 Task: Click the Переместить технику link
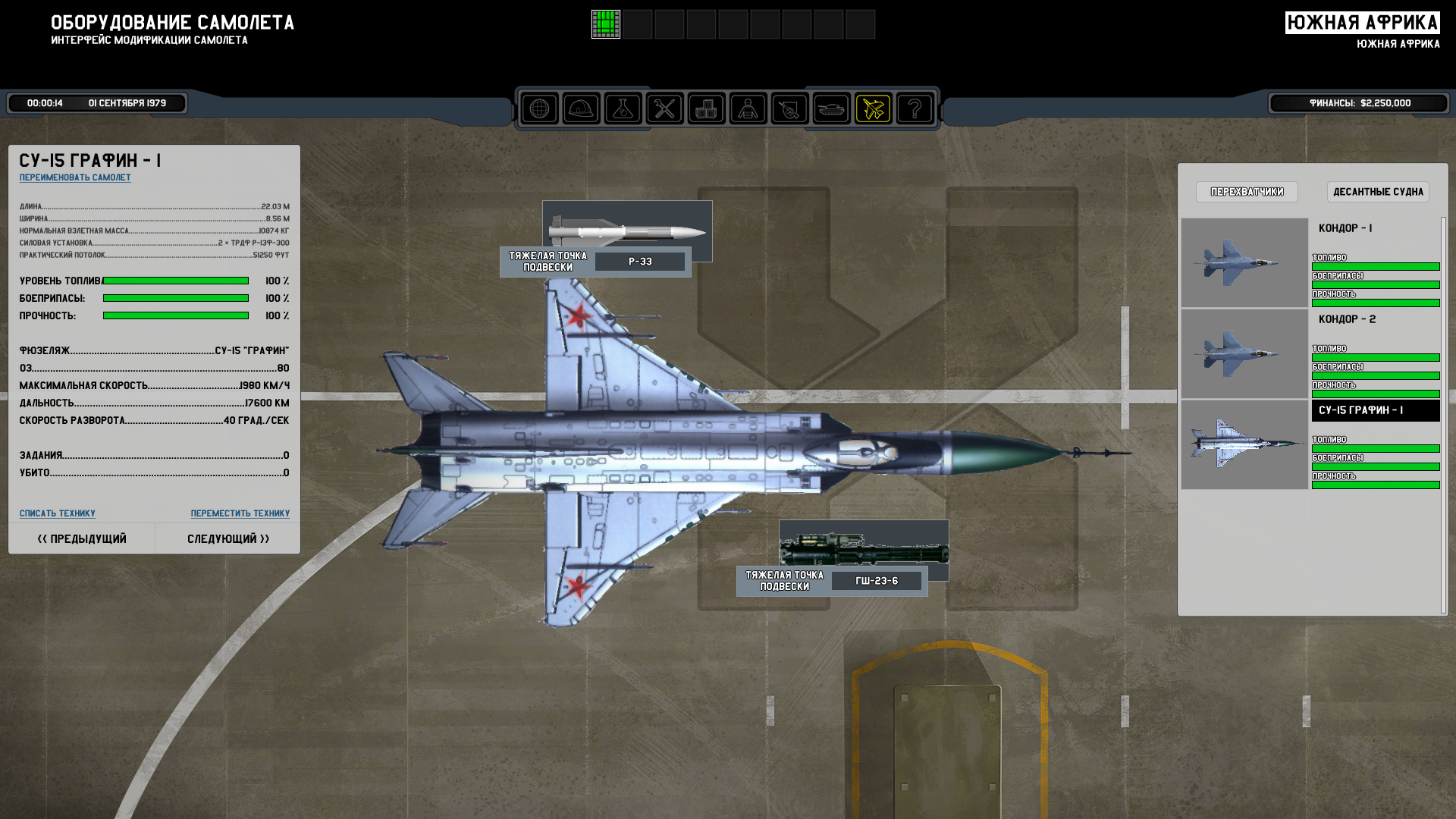coord(240,513)
